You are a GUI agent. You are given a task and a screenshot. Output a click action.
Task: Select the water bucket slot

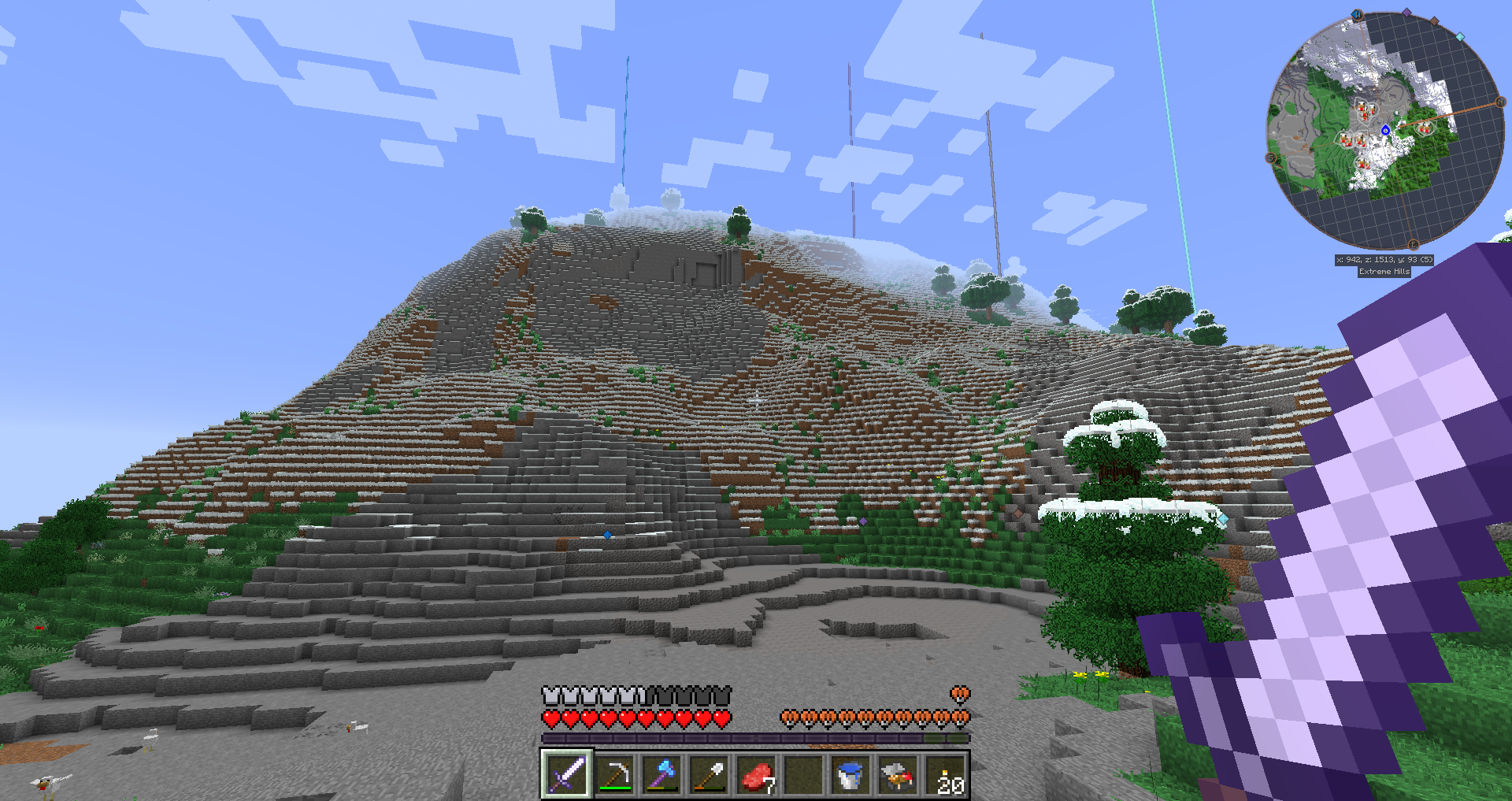850,773
